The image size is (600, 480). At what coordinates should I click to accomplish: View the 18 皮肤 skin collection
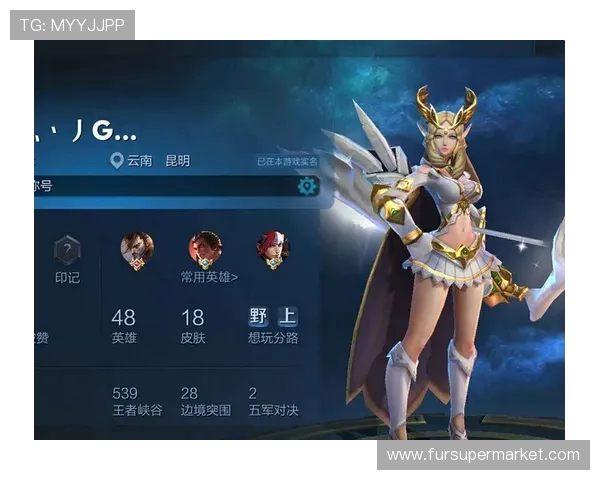192,326
